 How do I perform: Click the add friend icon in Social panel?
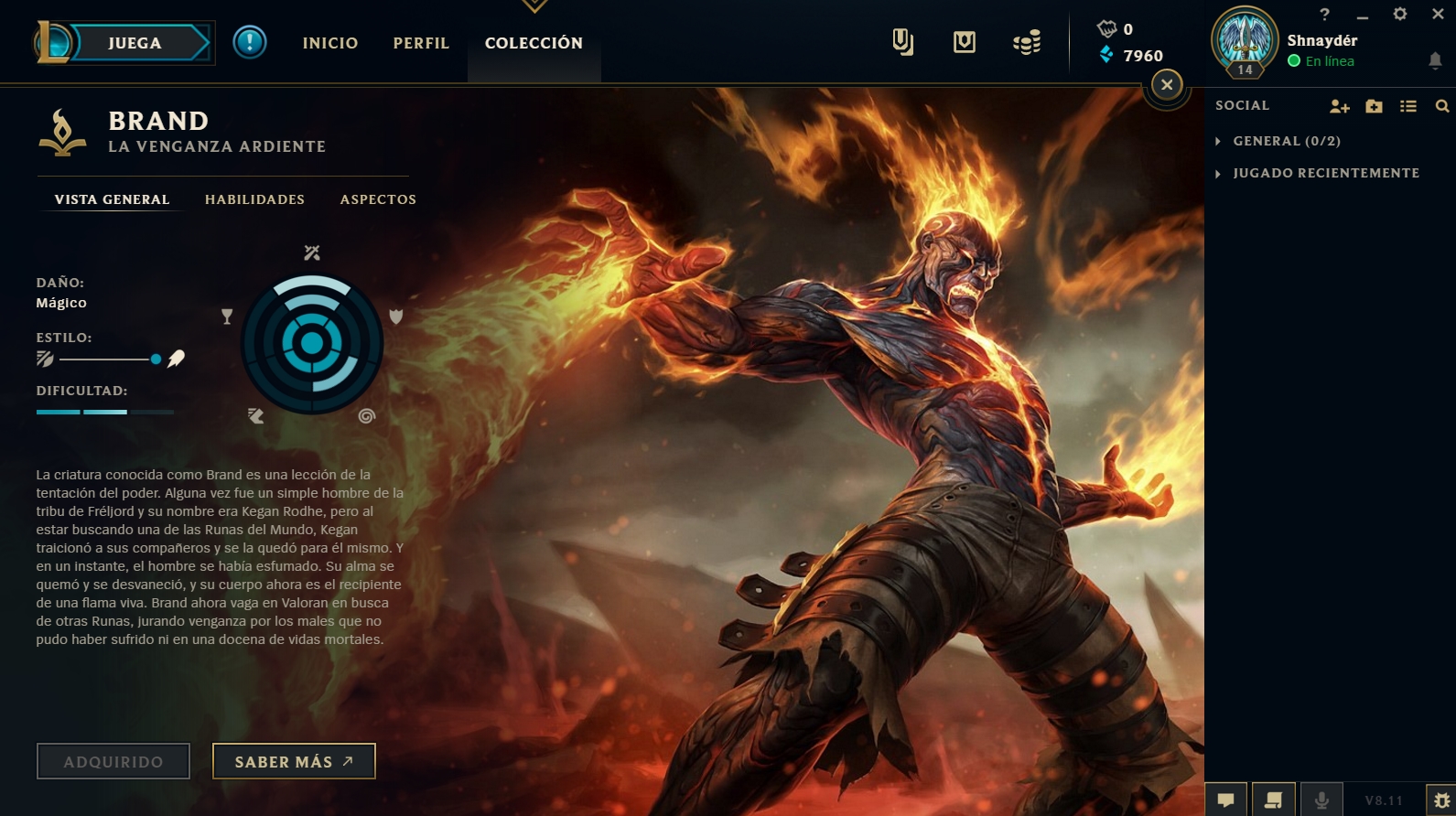(x=1339, y=106)
